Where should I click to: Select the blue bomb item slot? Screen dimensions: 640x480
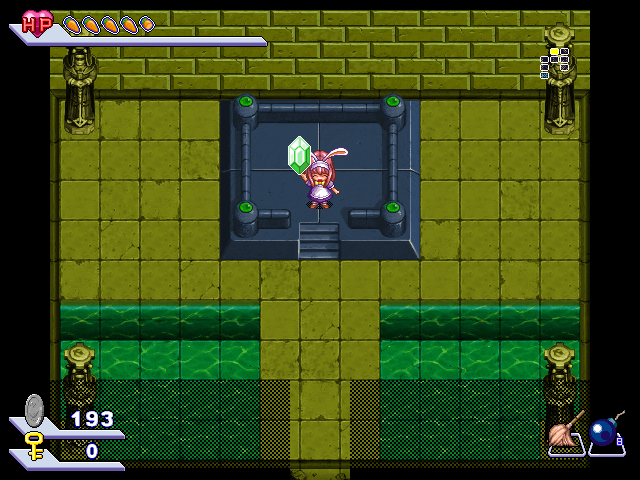(605, 434)
